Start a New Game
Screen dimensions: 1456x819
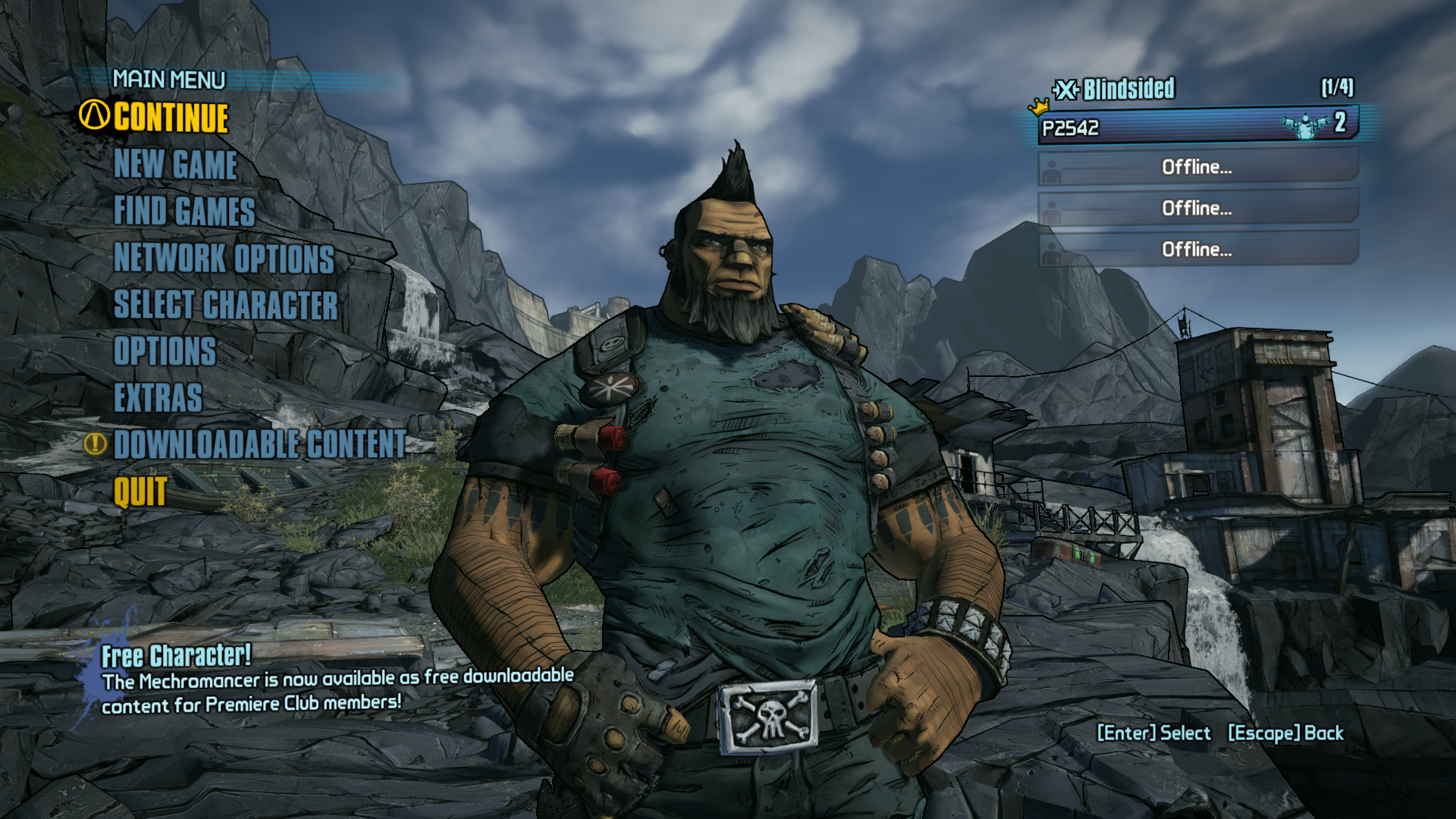click(175, 165)
